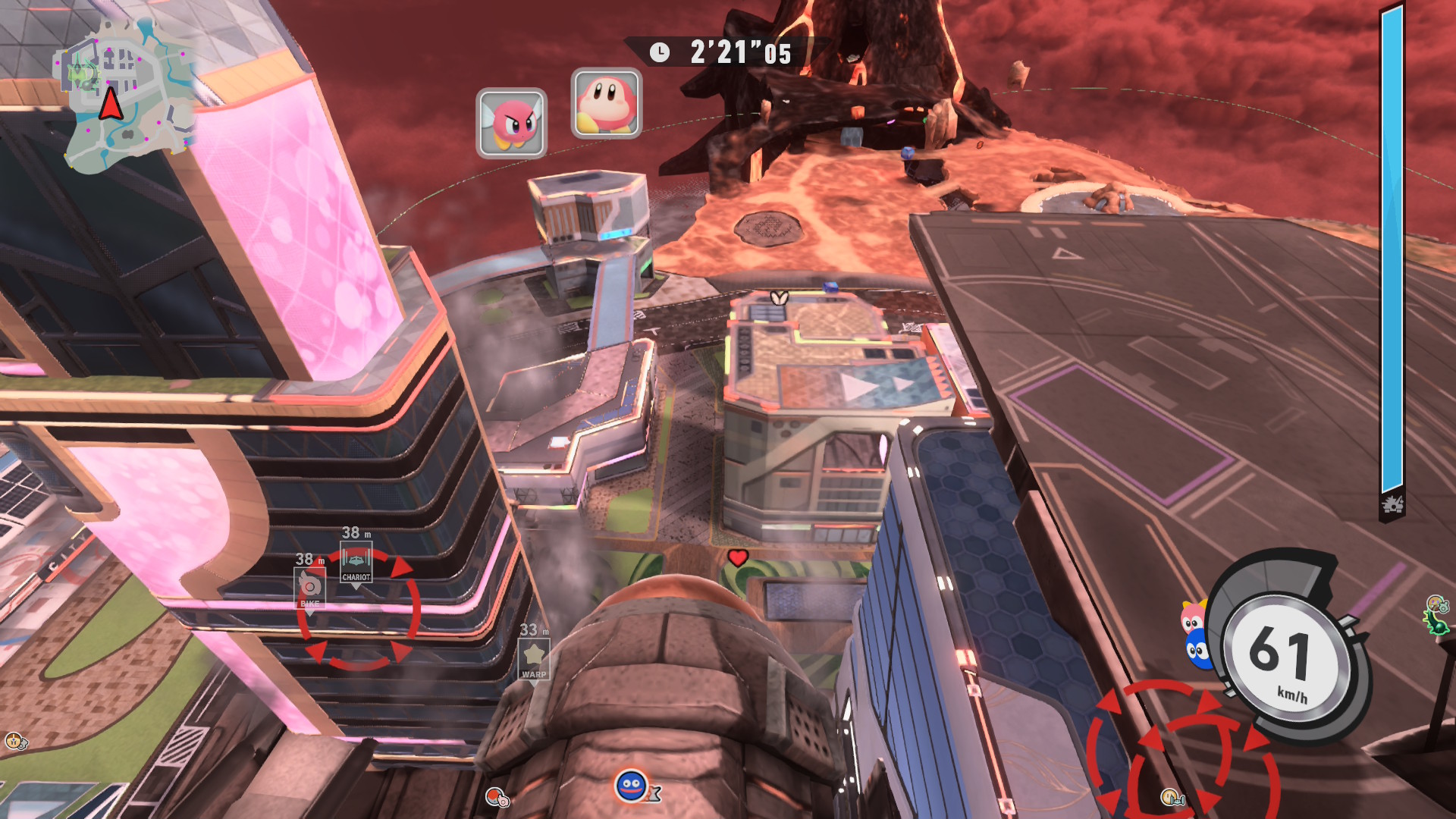The width and height of the screenshot is (1456, 819).
Task: Click the blue smiley-face rider icon
Action: coord(632,786)
